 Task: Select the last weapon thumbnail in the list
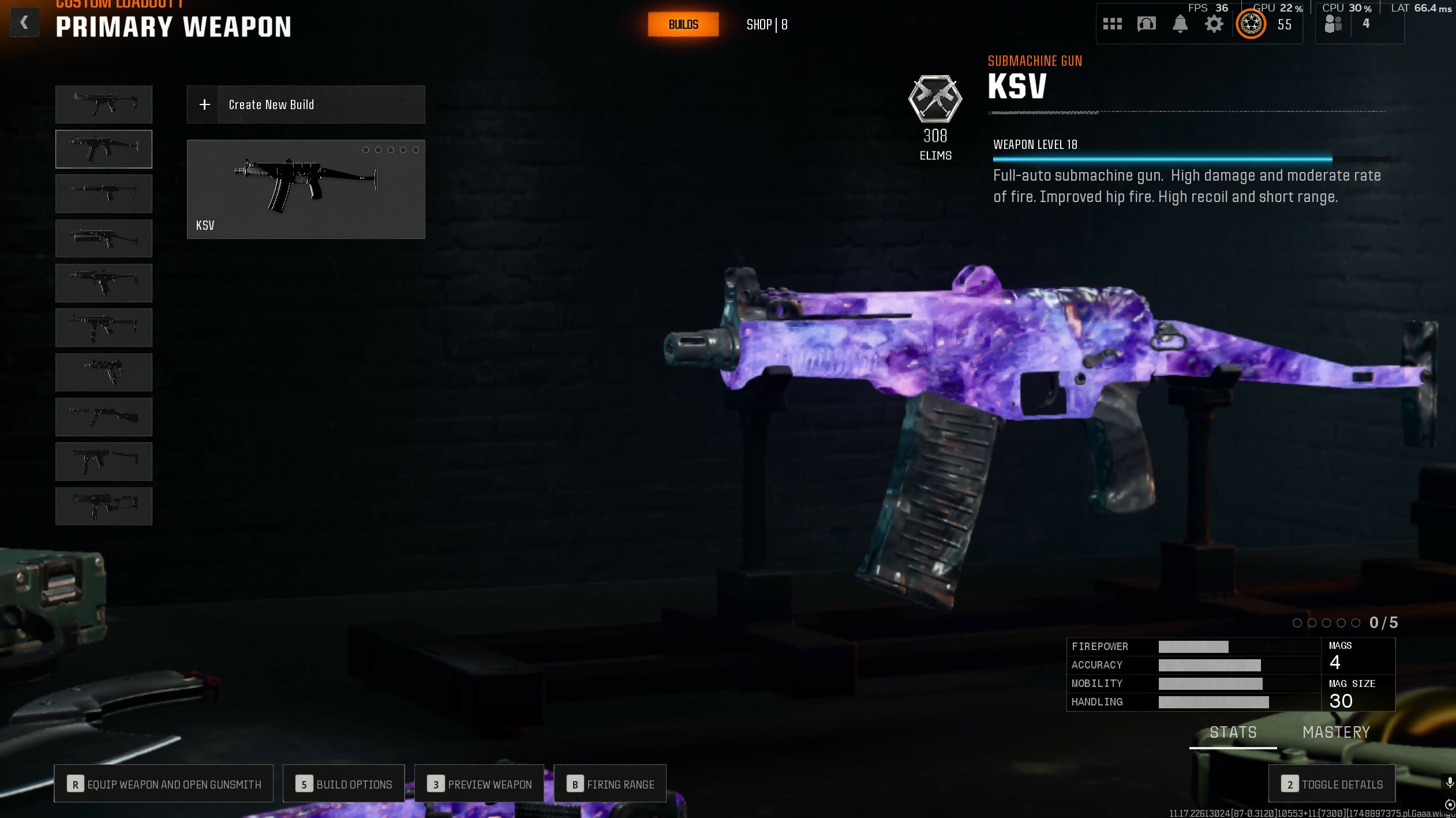(104, 506)
